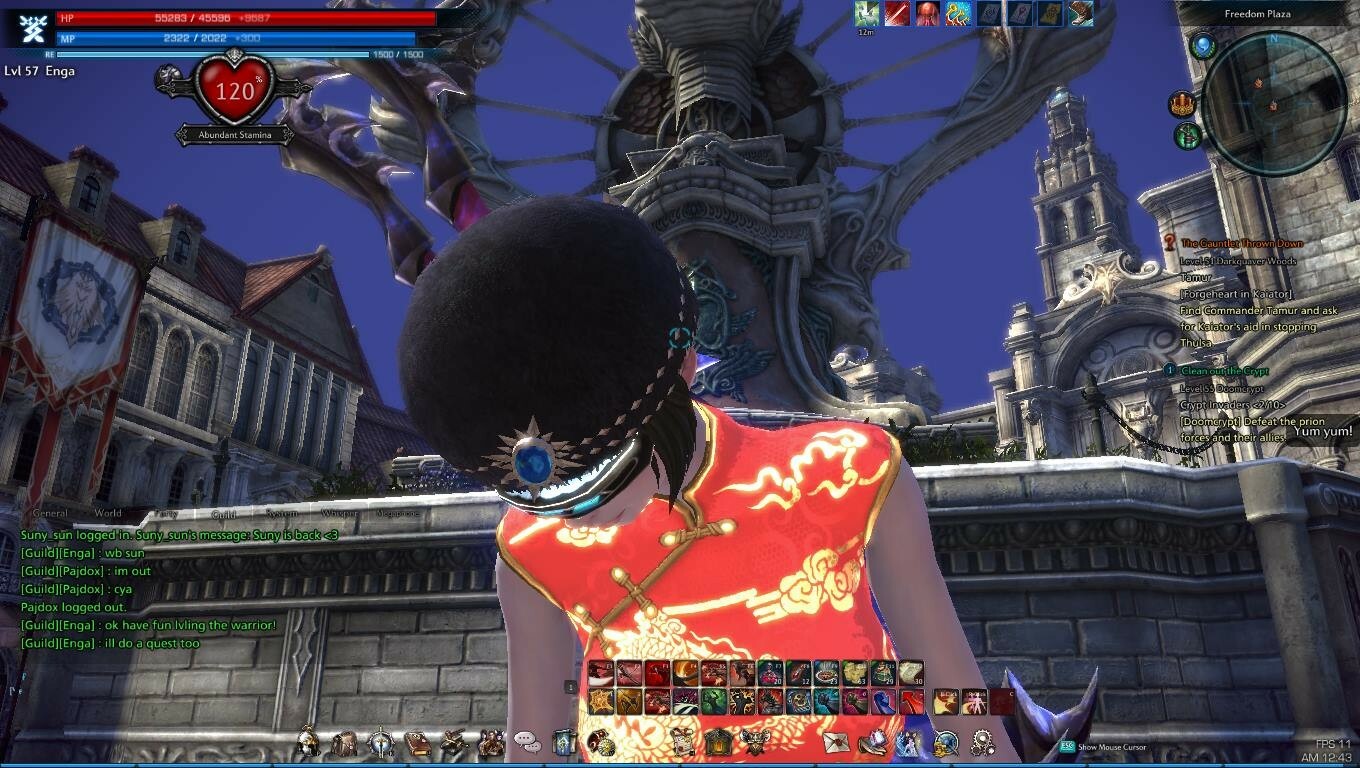This screenshot has width=1360, height=768.
Task: Click the boot buff icon
Action: point(1081,13)
